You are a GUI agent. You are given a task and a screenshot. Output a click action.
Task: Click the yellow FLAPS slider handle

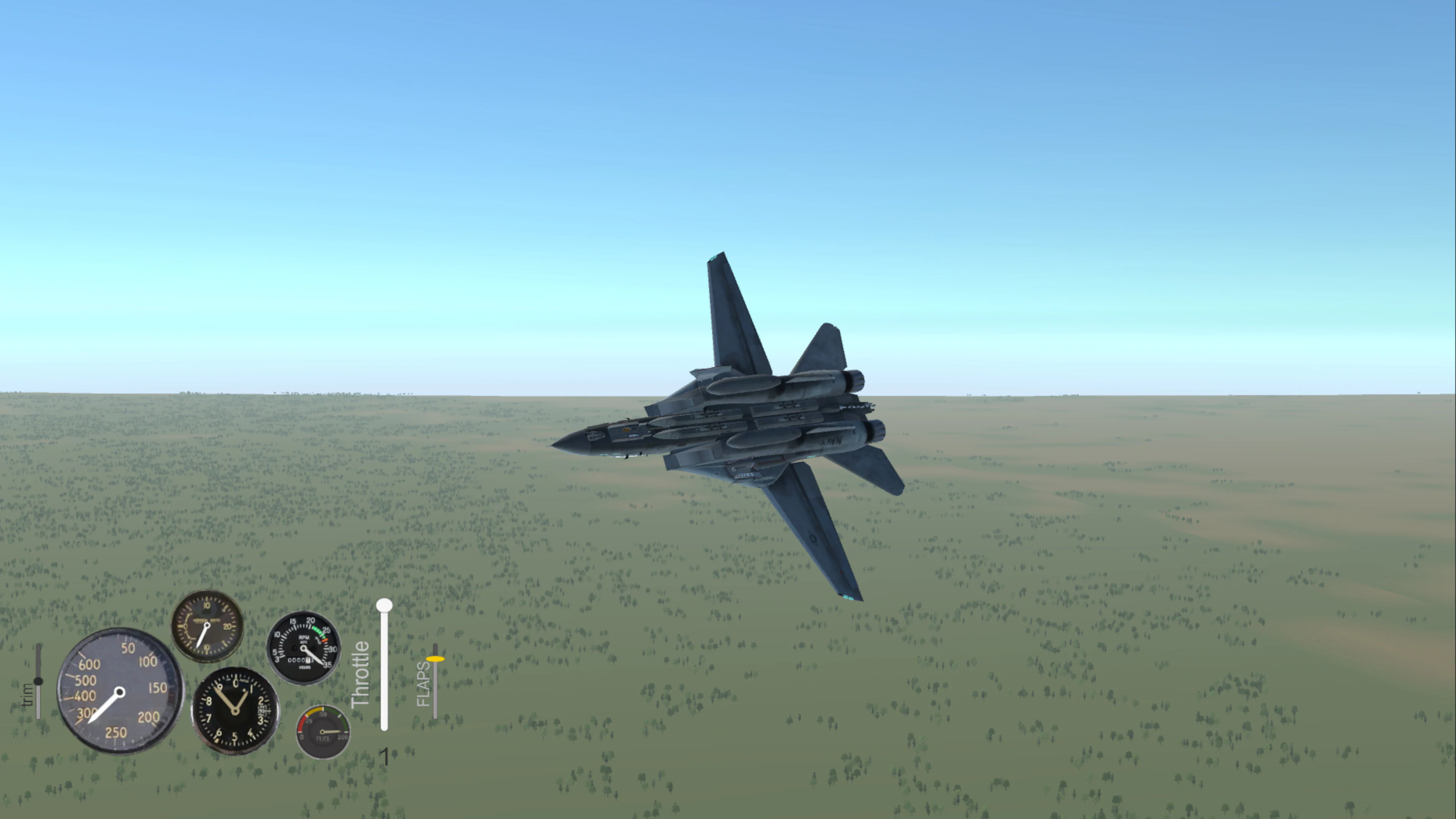pos(435,659)
